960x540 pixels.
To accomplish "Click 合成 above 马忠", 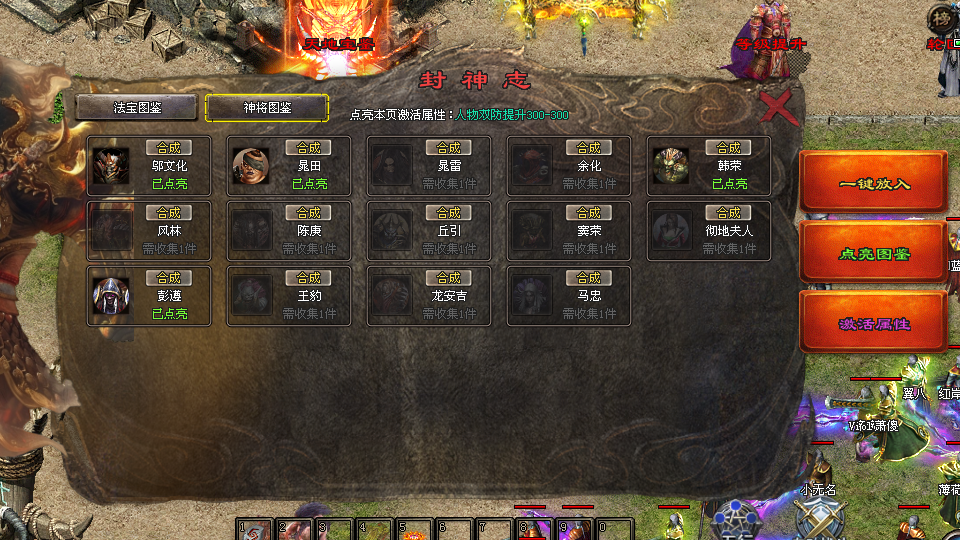I will click(x=589, y=278).
